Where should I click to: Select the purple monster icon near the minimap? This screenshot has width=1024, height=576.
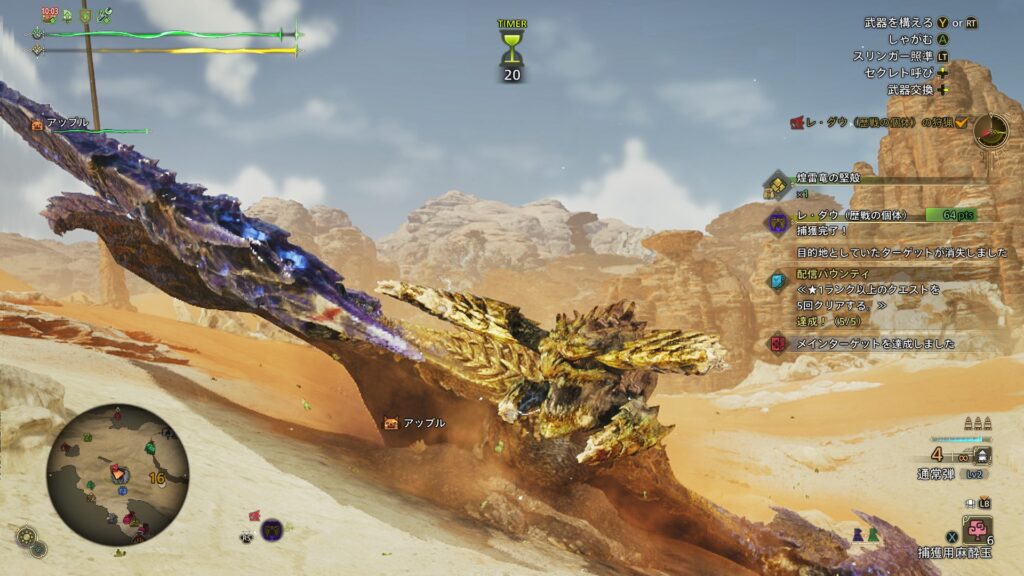point(271,529)
